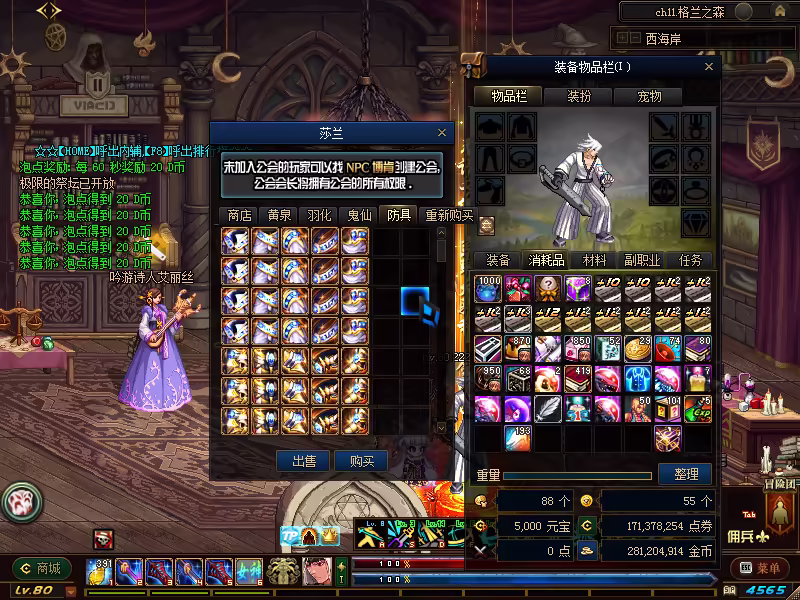Close the equipment inventory window

(710, 67)
